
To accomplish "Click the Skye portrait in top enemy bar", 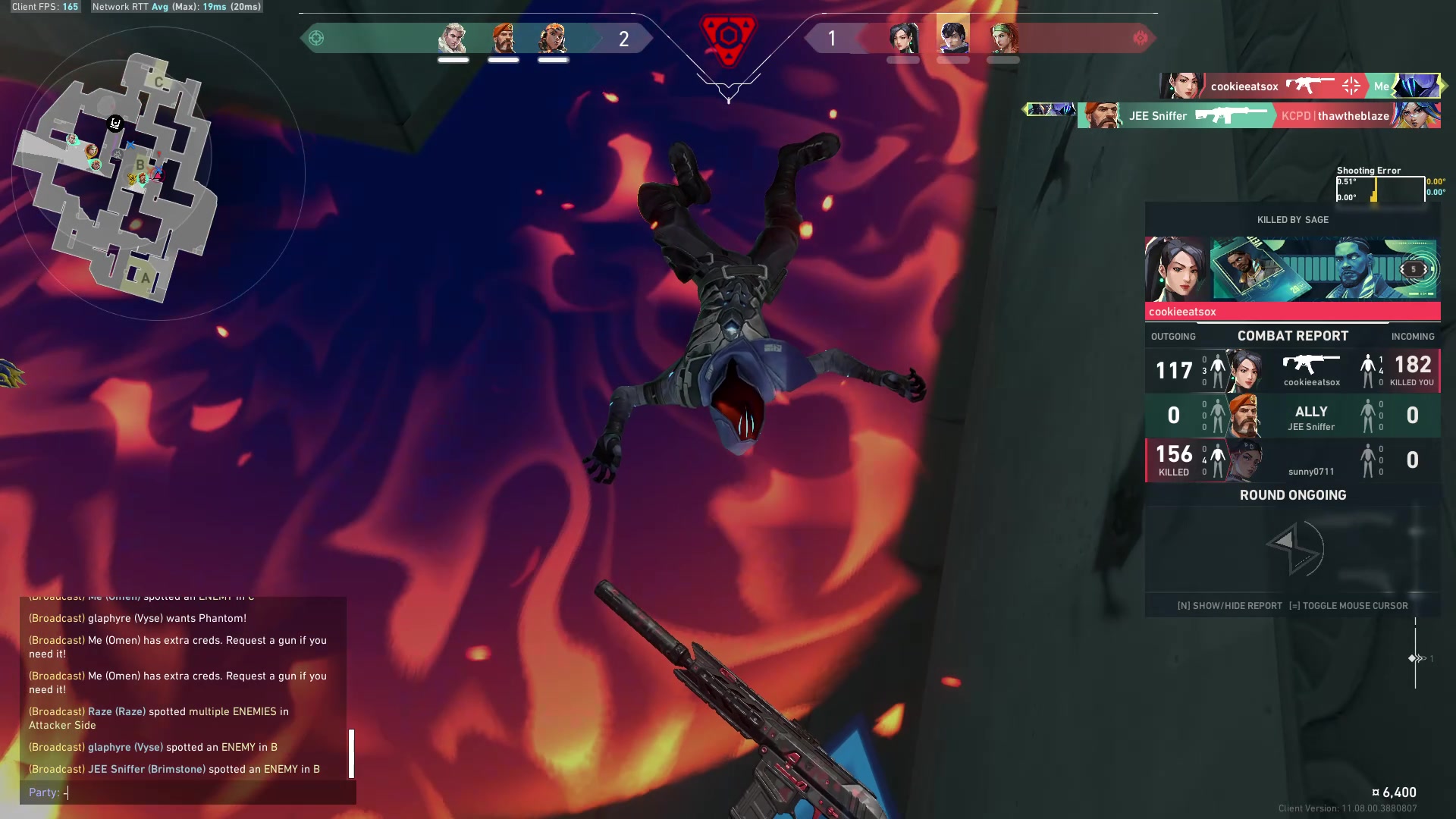I will coord(1003,38).
